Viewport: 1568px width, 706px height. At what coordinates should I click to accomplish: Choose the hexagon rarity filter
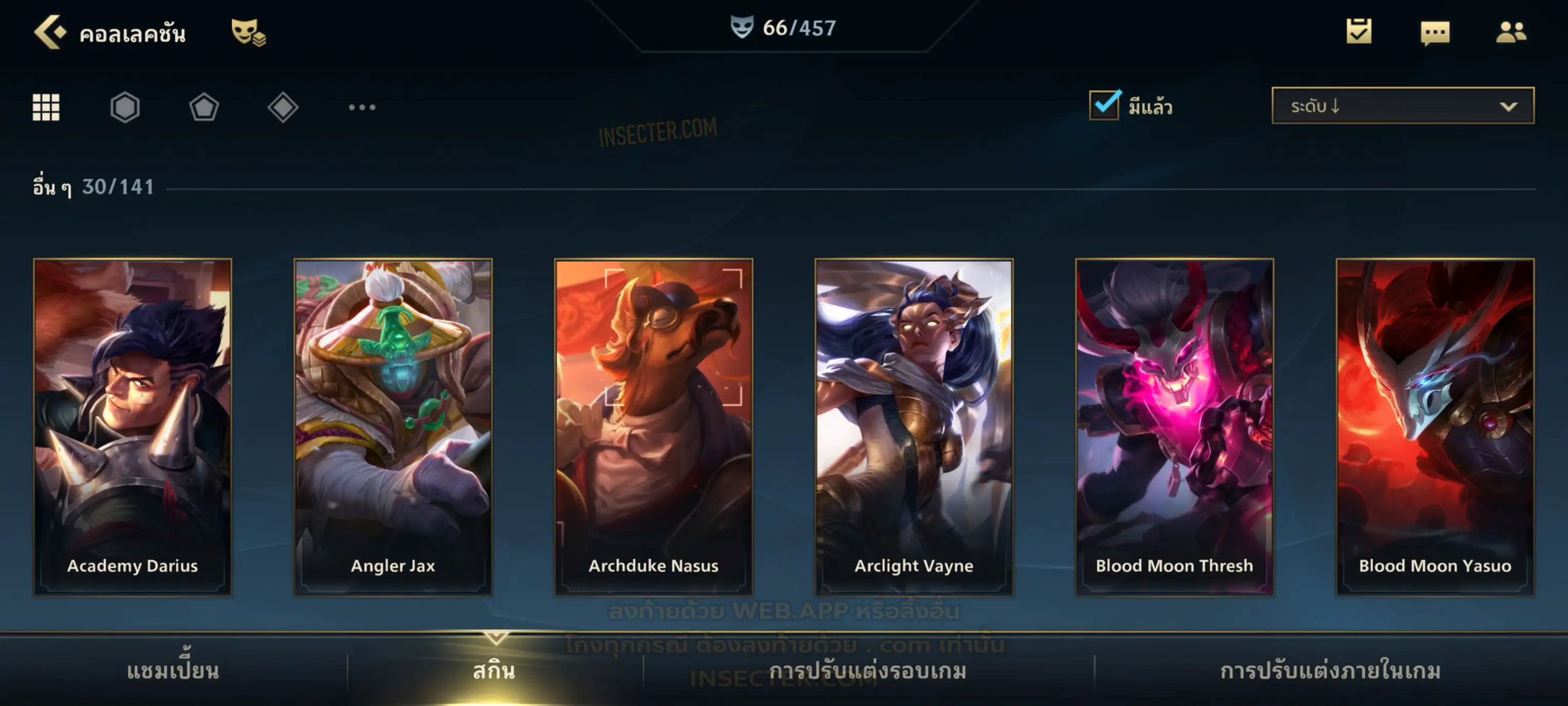(125, 108)
